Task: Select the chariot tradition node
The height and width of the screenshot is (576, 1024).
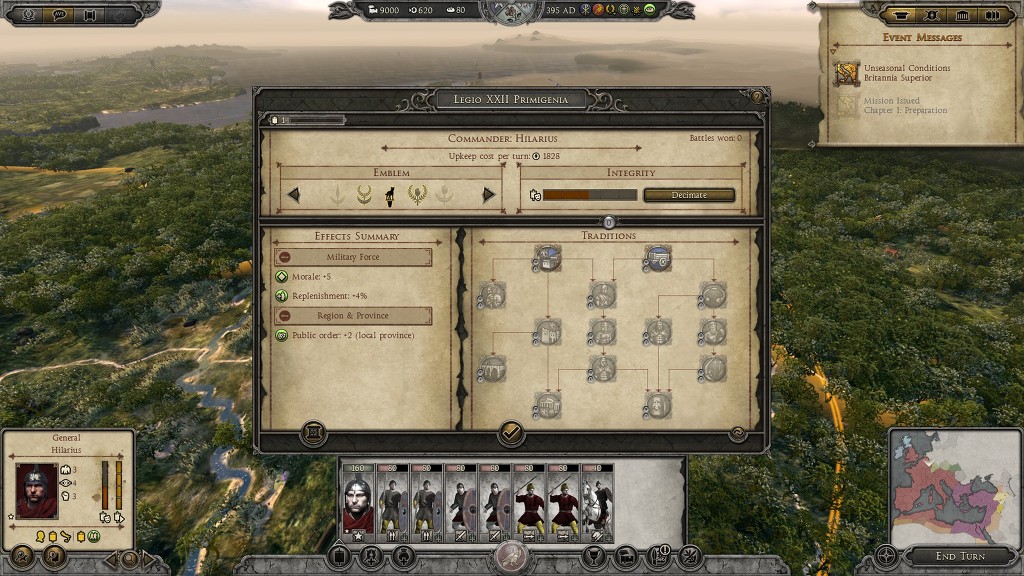Action: [x=656, y=258]
